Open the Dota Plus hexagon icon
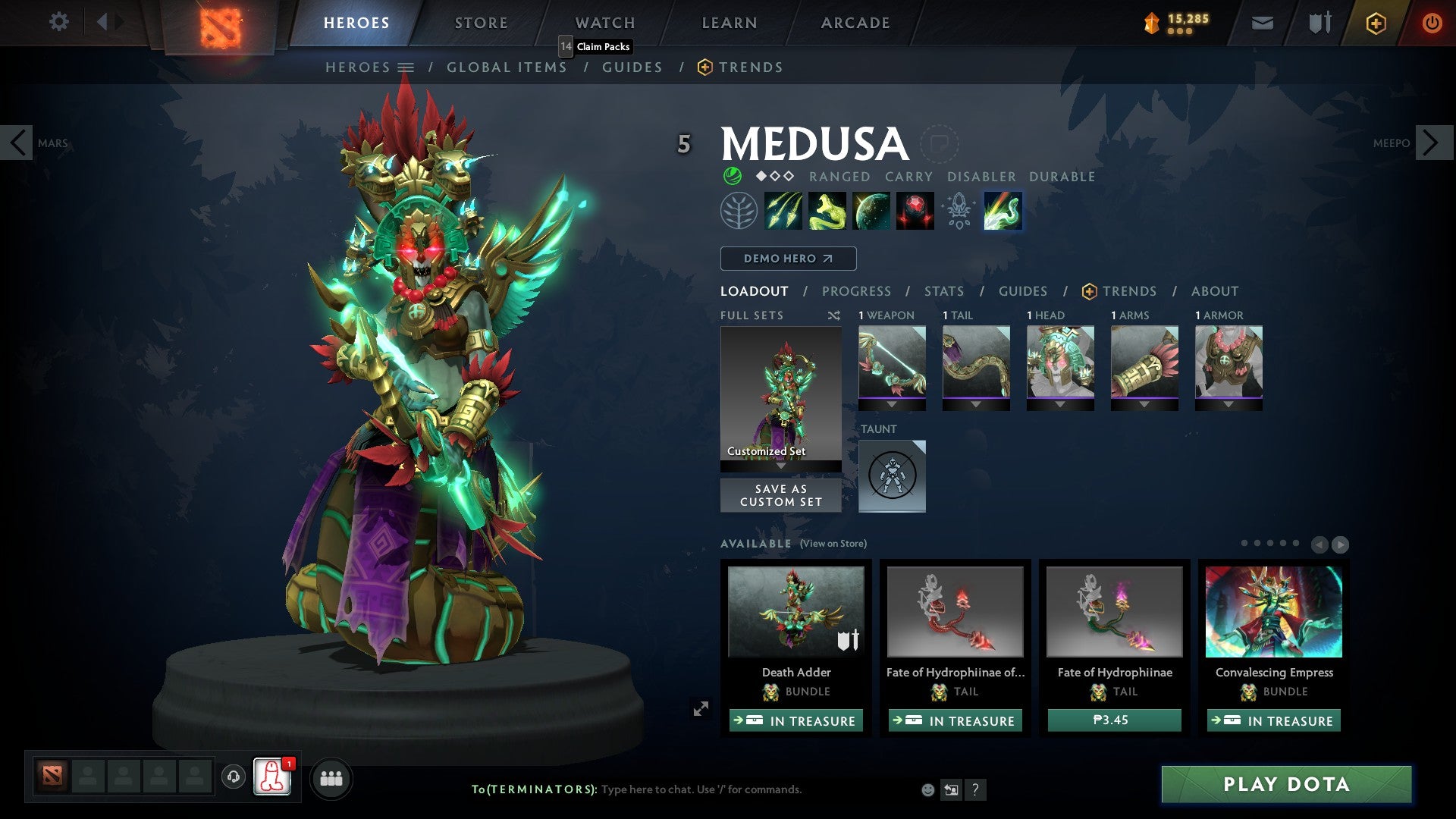 [1376, 23]
